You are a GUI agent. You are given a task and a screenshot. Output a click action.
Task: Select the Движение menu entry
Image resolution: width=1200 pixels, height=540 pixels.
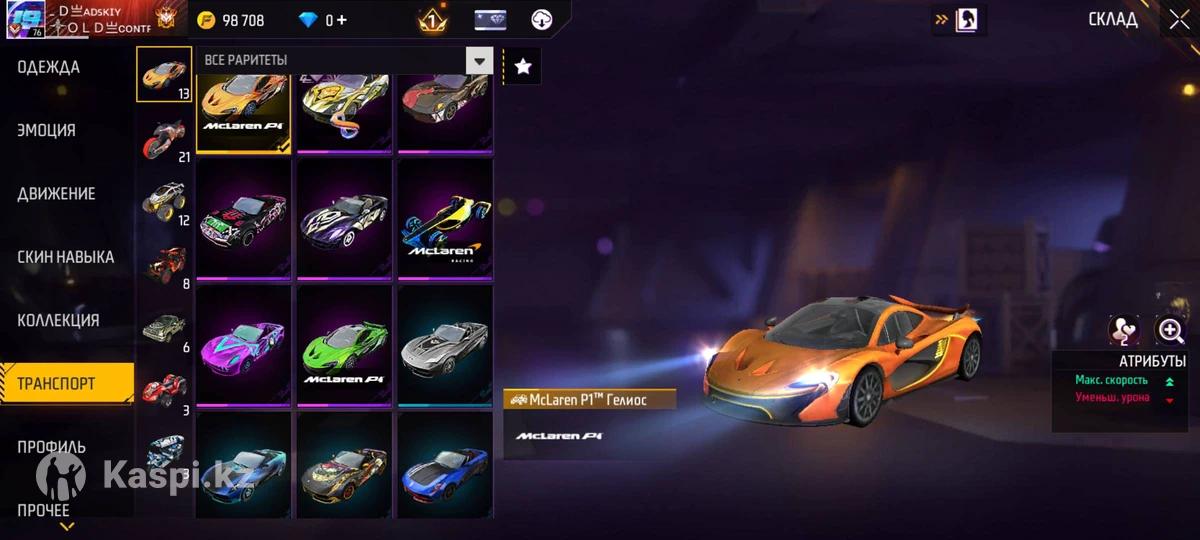tap(56, 194)
